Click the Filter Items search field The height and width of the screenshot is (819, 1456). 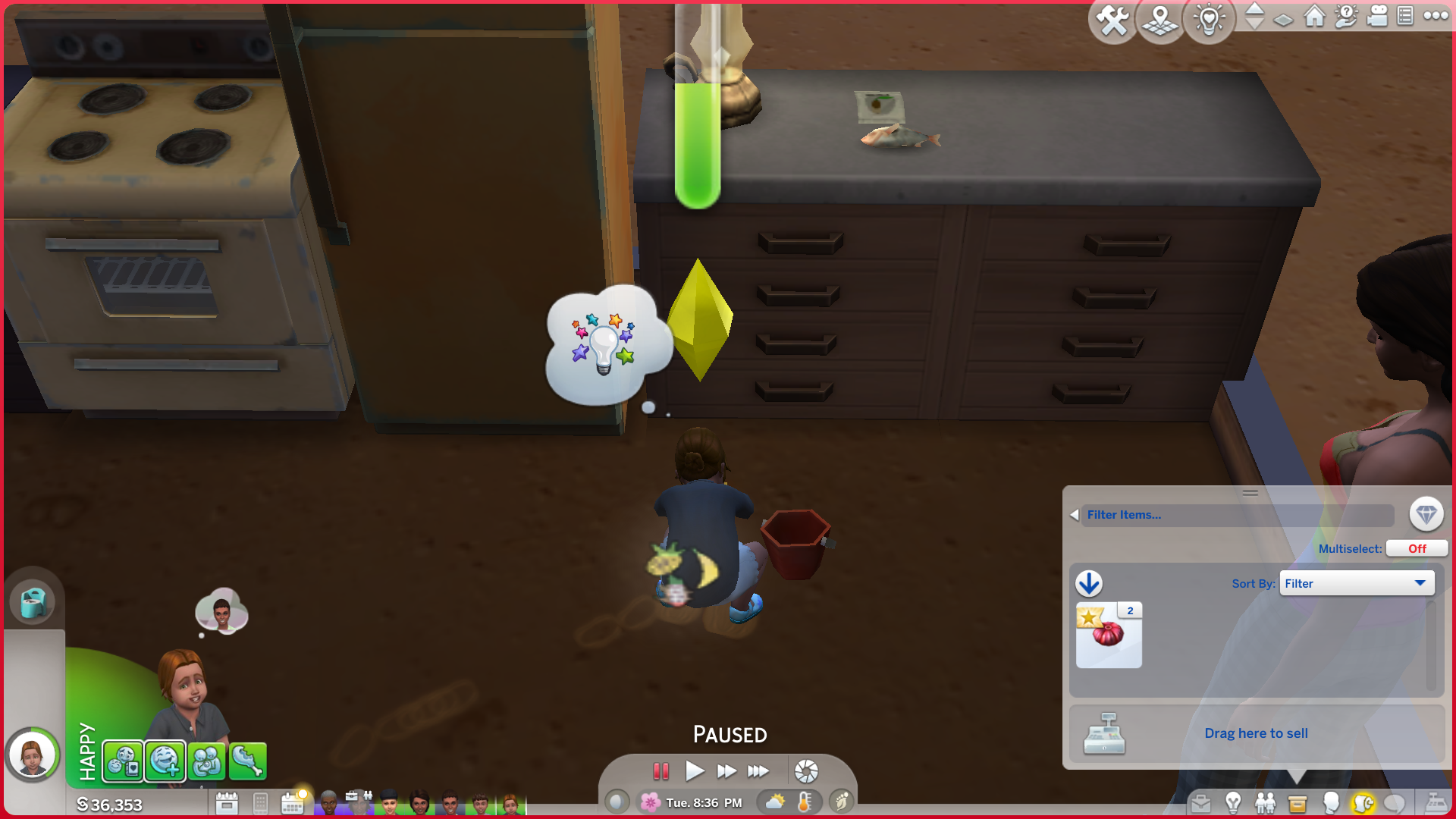point(1238,515)
